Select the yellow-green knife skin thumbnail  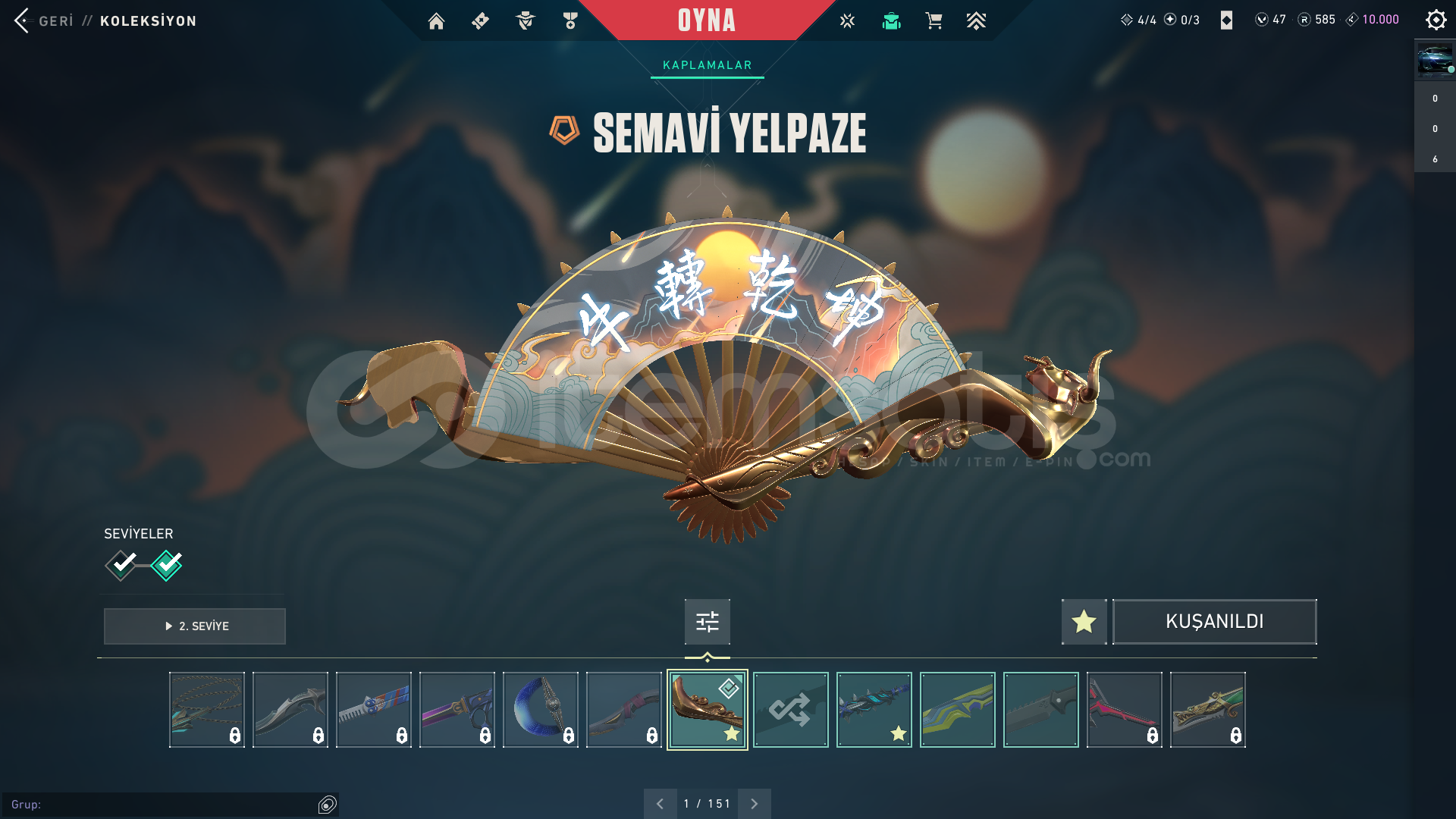[x=957, y=710]
